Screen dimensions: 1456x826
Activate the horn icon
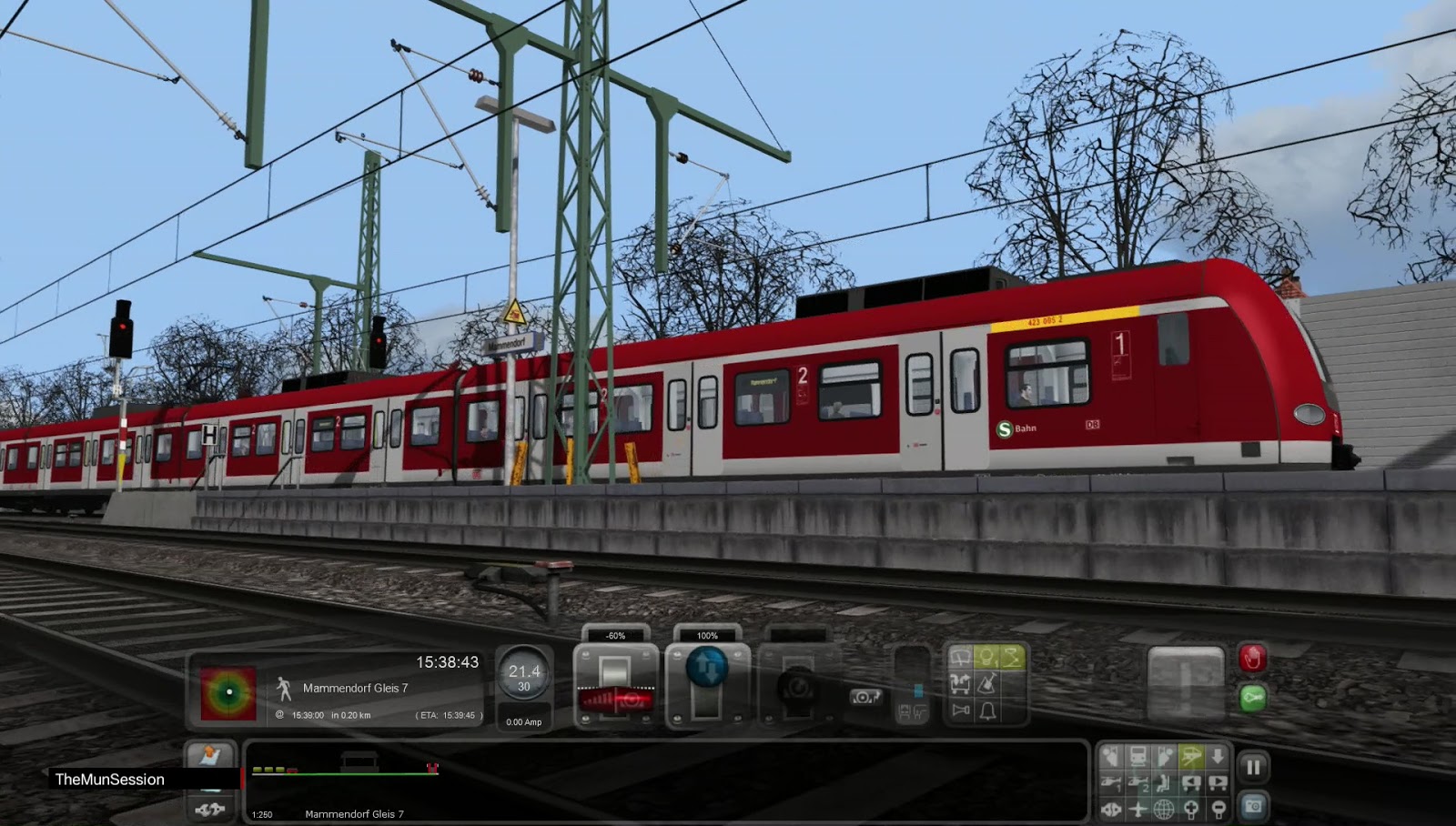click(x=959, y=709)
